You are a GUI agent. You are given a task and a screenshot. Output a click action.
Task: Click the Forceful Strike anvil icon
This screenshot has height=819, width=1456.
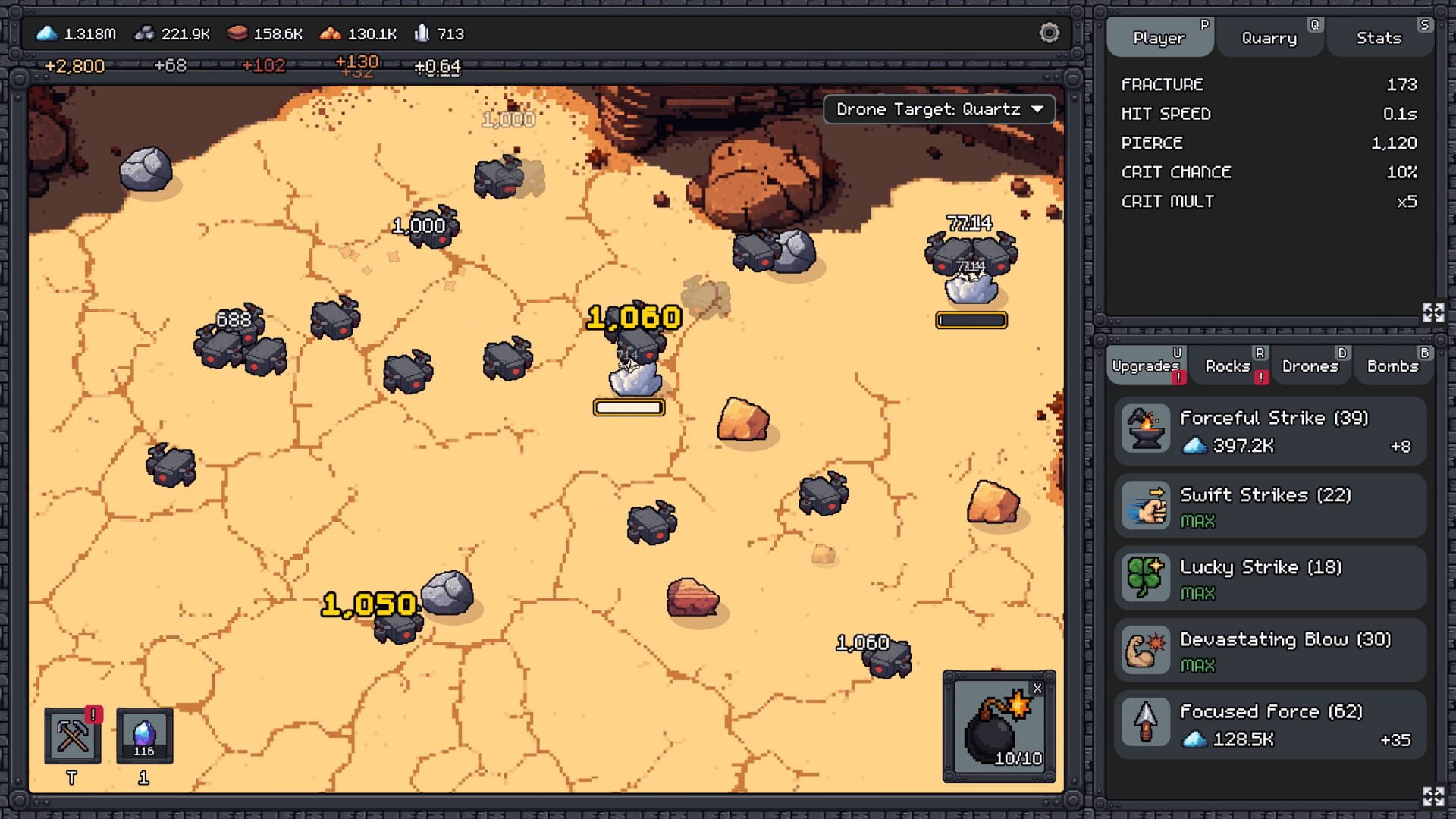pyautogui.click(x=1145, y=430)
